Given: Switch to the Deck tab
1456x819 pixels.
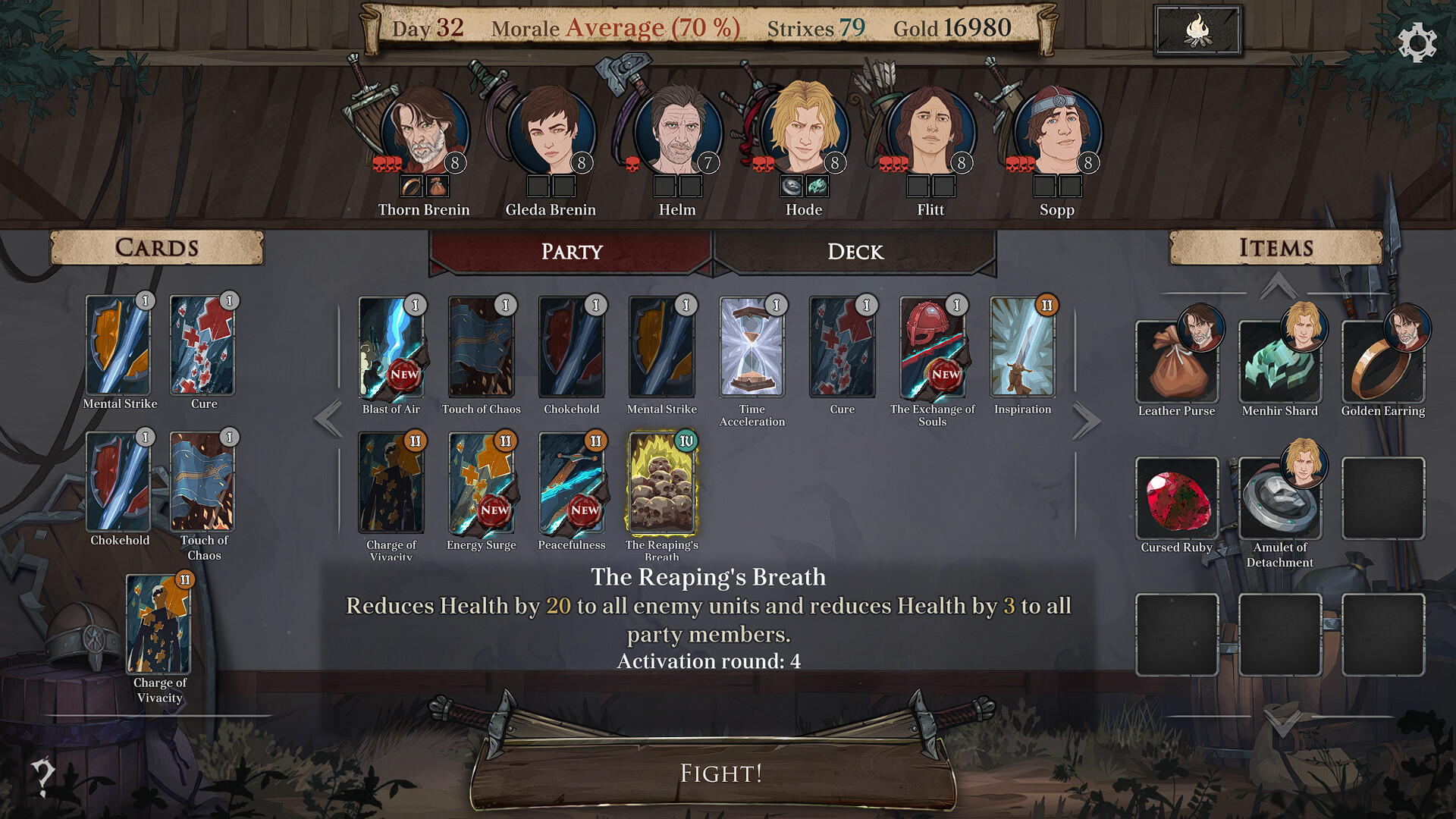Looking at the screenshot, I should [x=854, y=252].
